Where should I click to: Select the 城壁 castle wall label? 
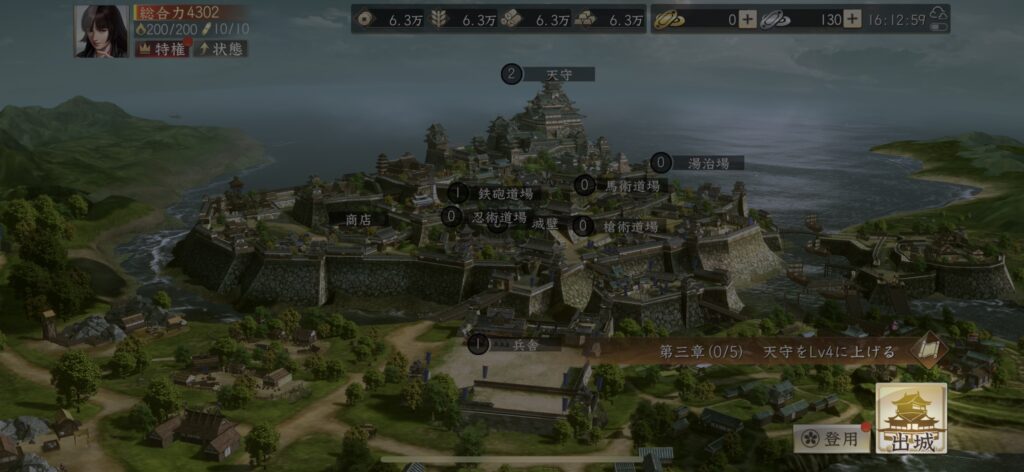click(x=545, y=223)
